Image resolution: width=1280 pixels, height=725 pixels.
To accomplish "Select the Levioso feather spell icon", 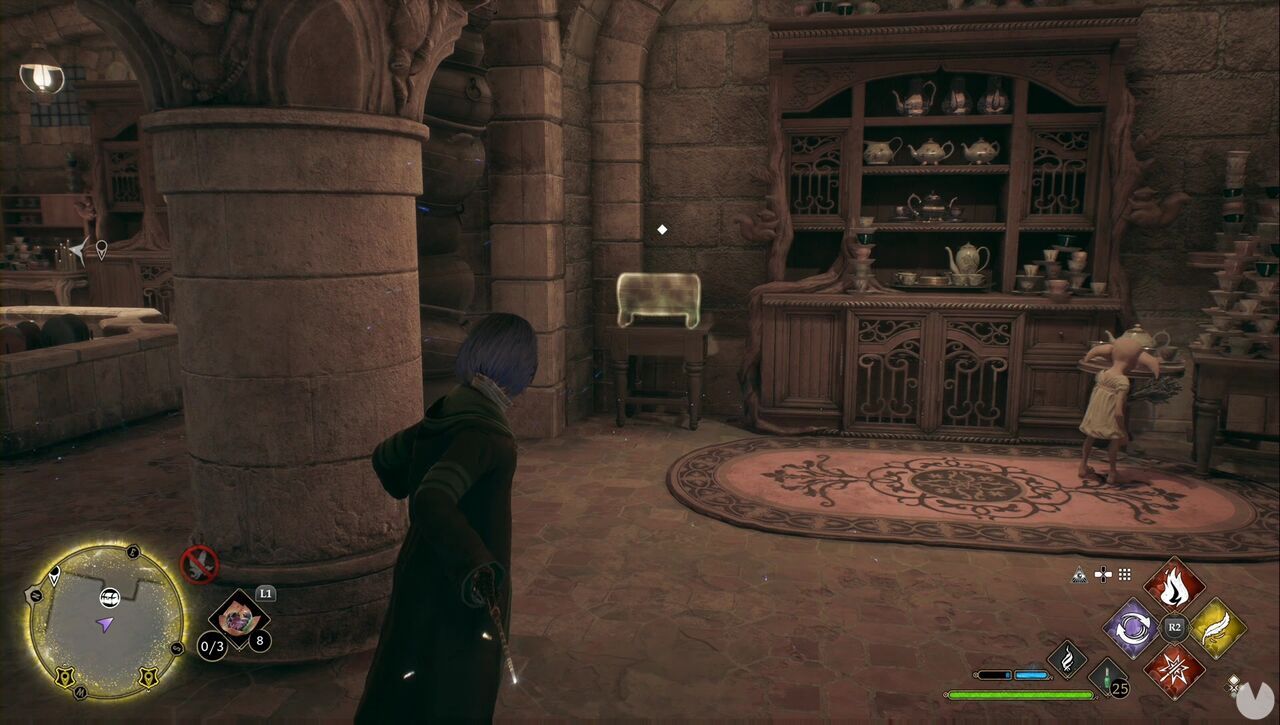I will 1215,627.
